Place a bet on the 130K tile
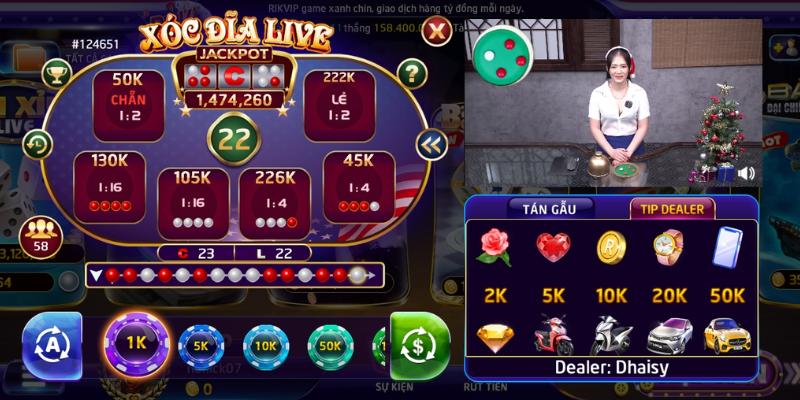This screenshot has height=400, width=800. (x=109, y=185)
